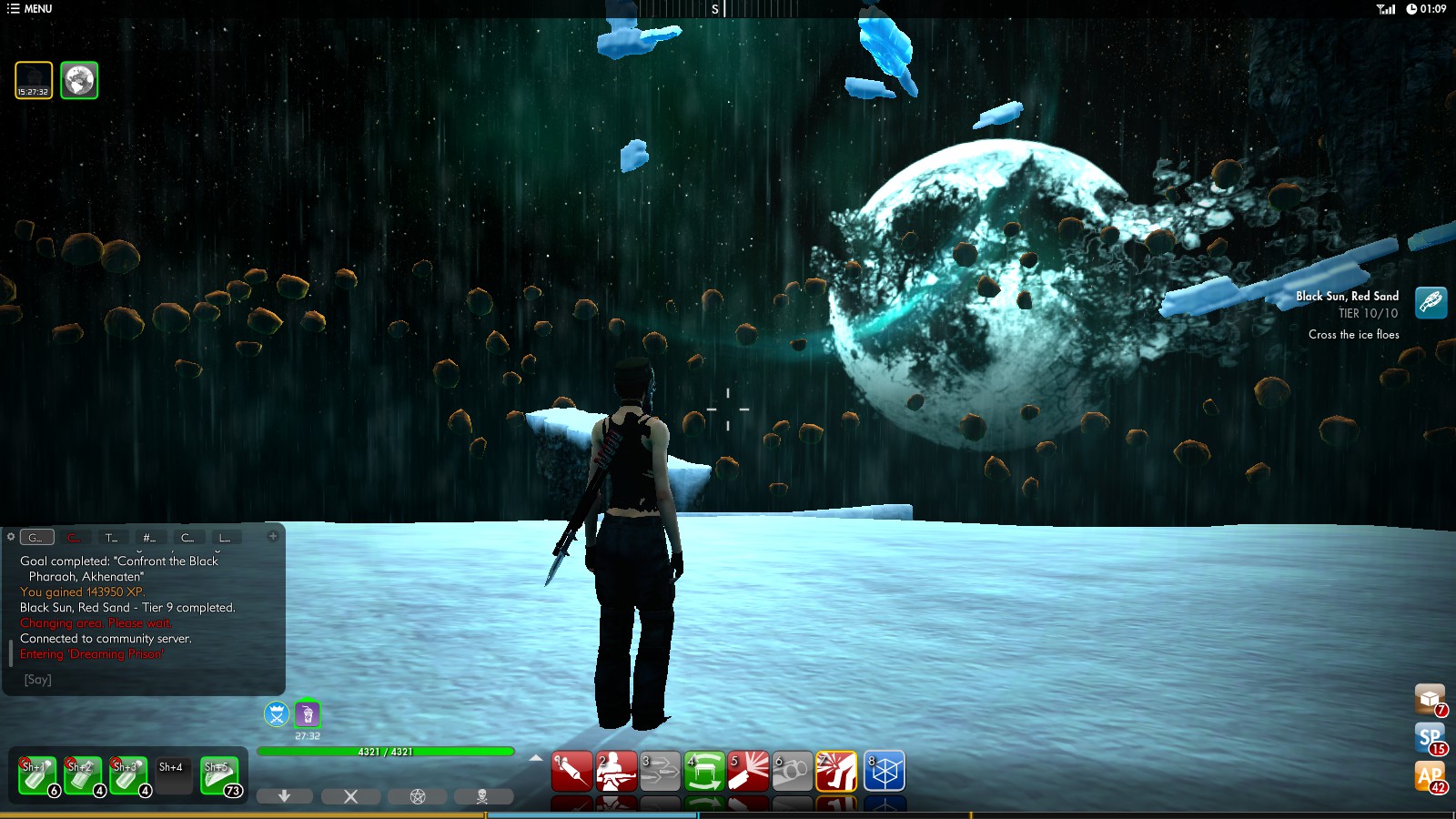Use the Sh+1 potion slot
1456x819 pixels.
pos(37,775)
